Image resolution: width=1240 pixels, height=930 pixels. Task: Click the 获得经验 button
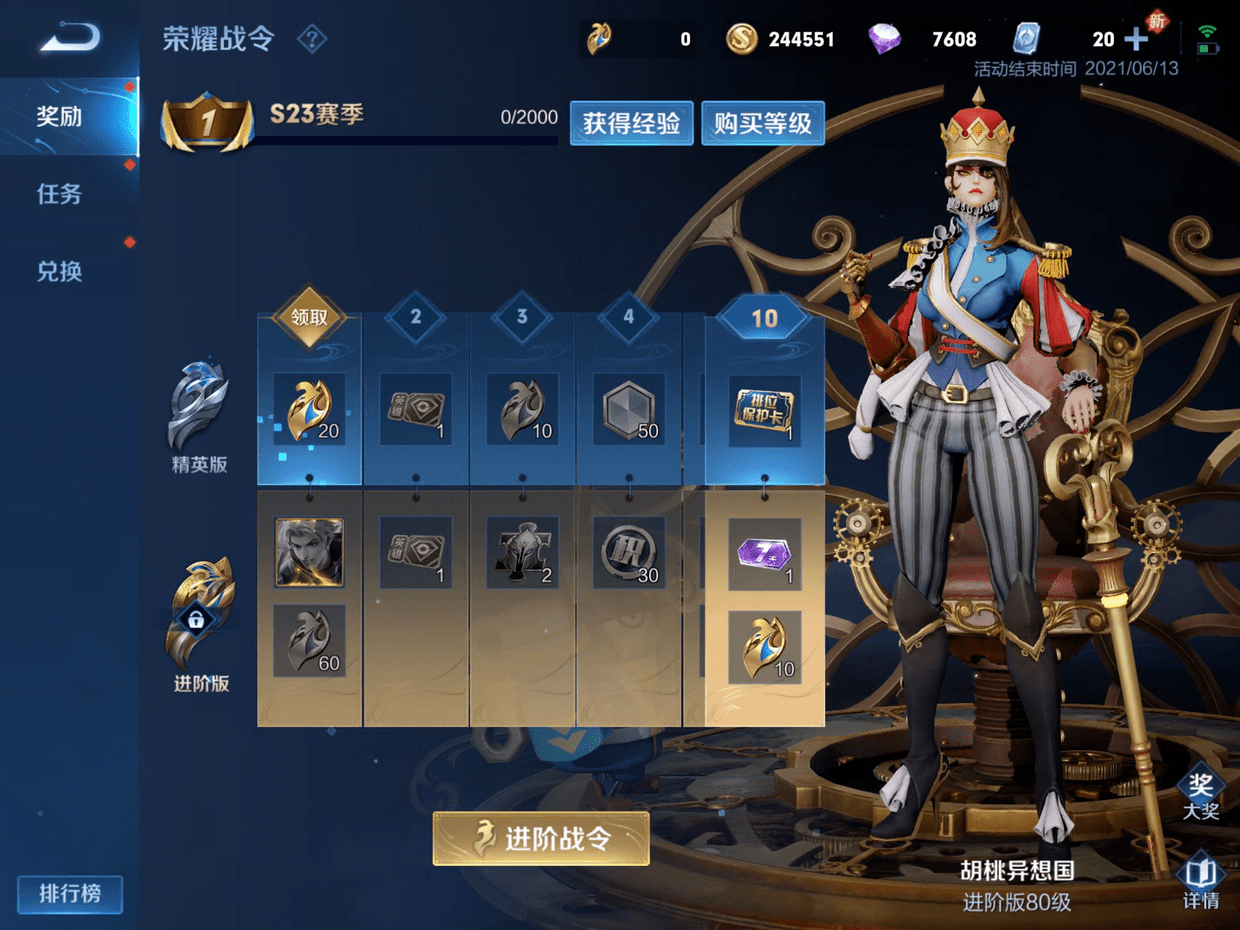[631, 123]
